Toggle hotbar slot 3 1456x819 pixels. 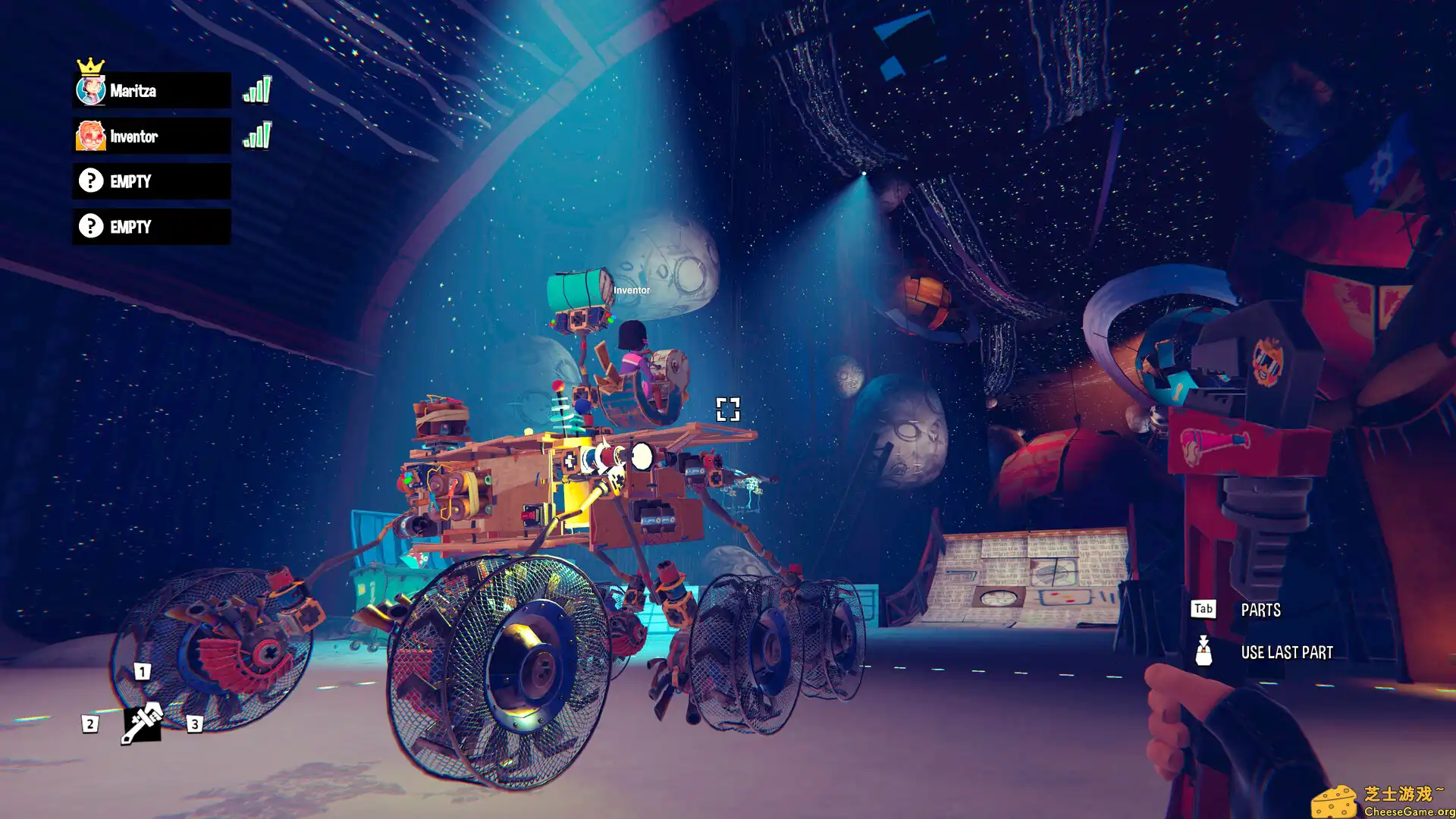click(194, 723)
